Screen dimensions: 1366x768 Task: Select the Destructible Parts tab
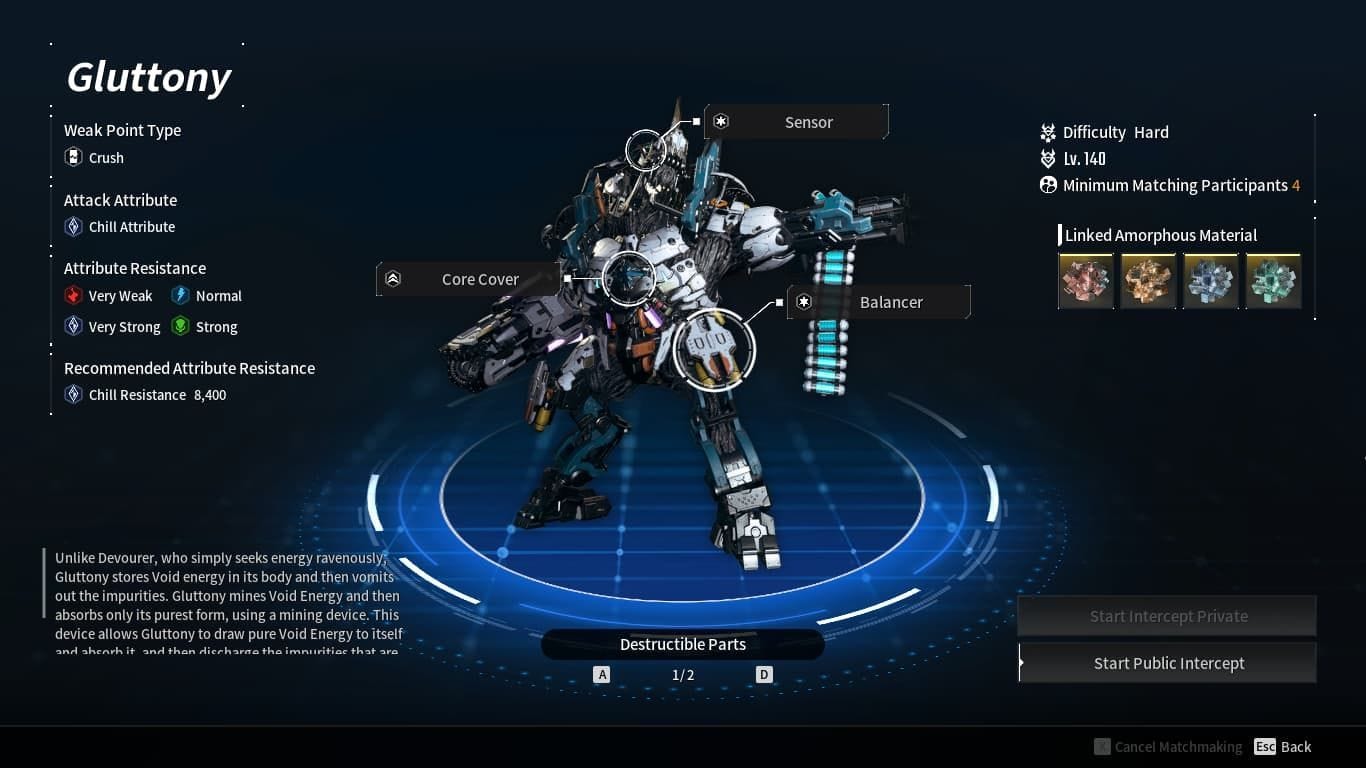click(x=683, y=644)
